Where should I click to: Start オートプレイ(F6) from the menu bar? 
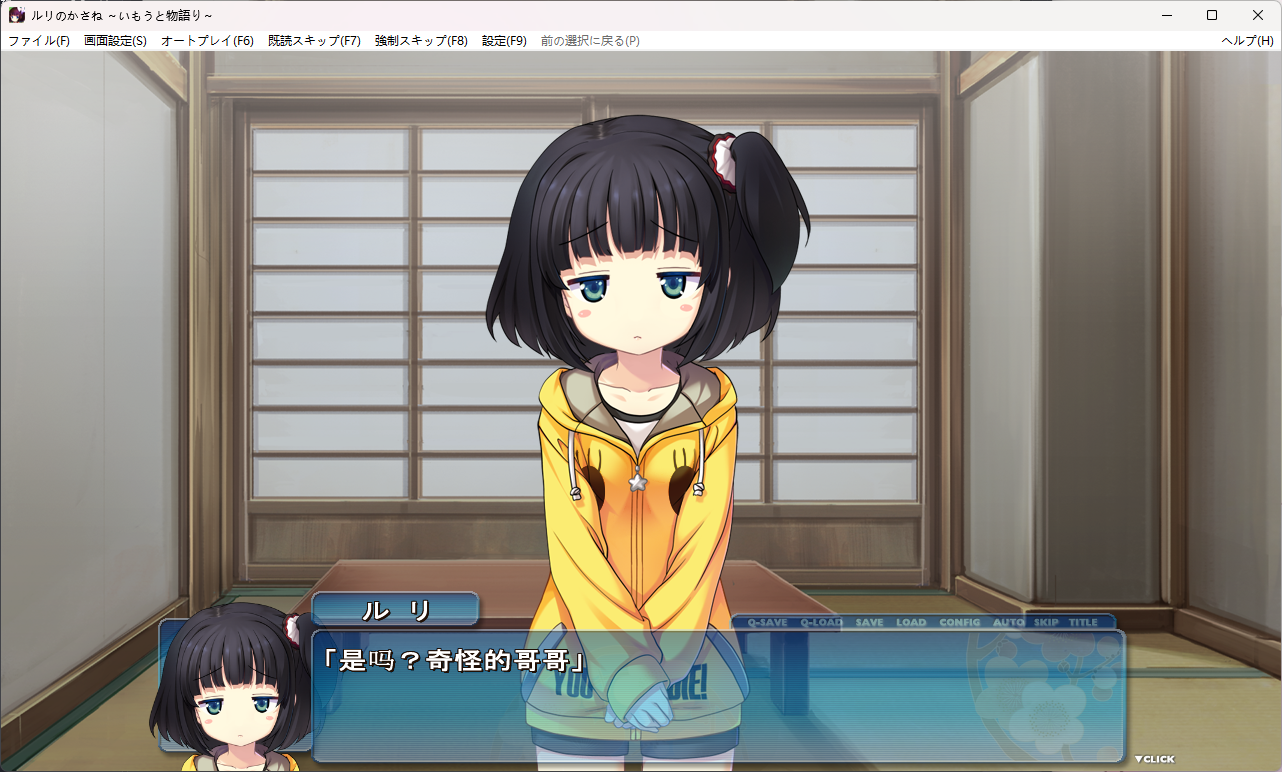pos(207,41)
